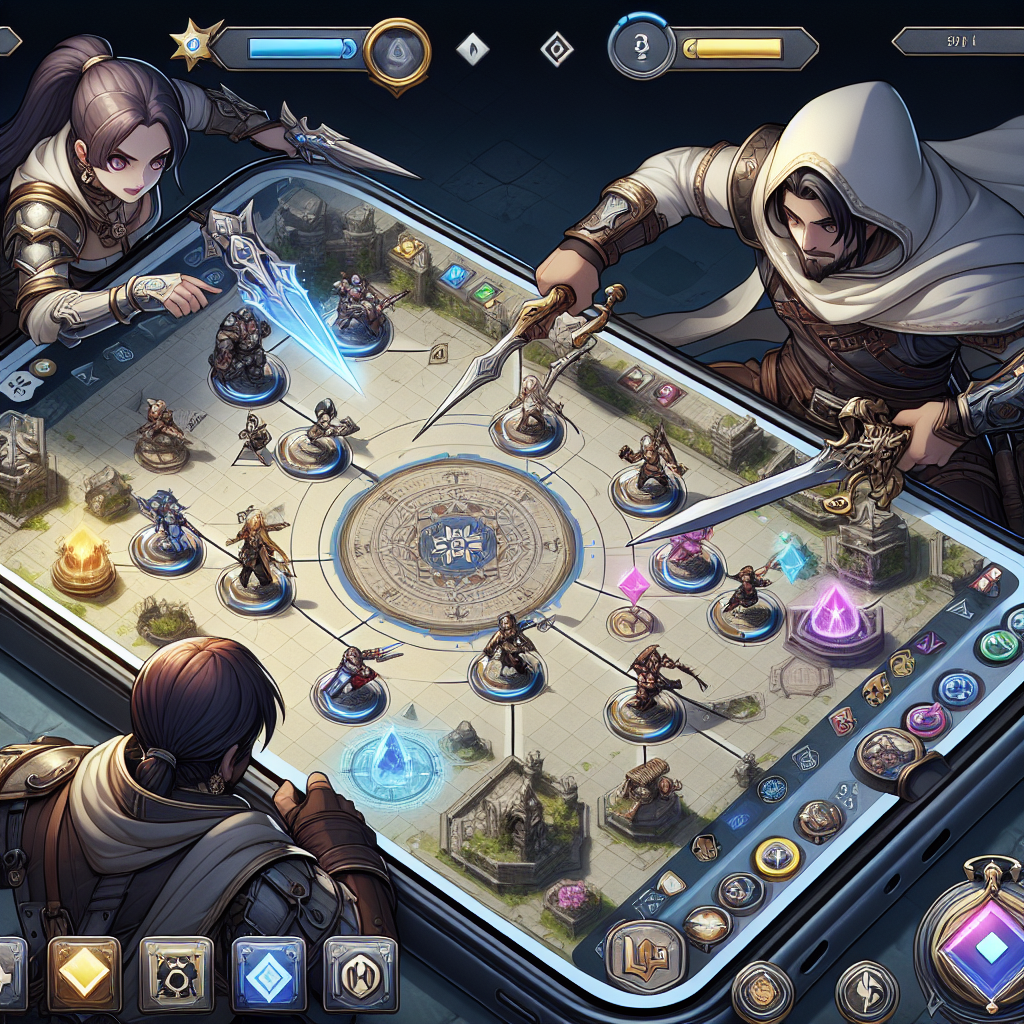This screenshot has width=1024, height=1024.
Task: Click the central circular rune platform
Action: point(458,546)
